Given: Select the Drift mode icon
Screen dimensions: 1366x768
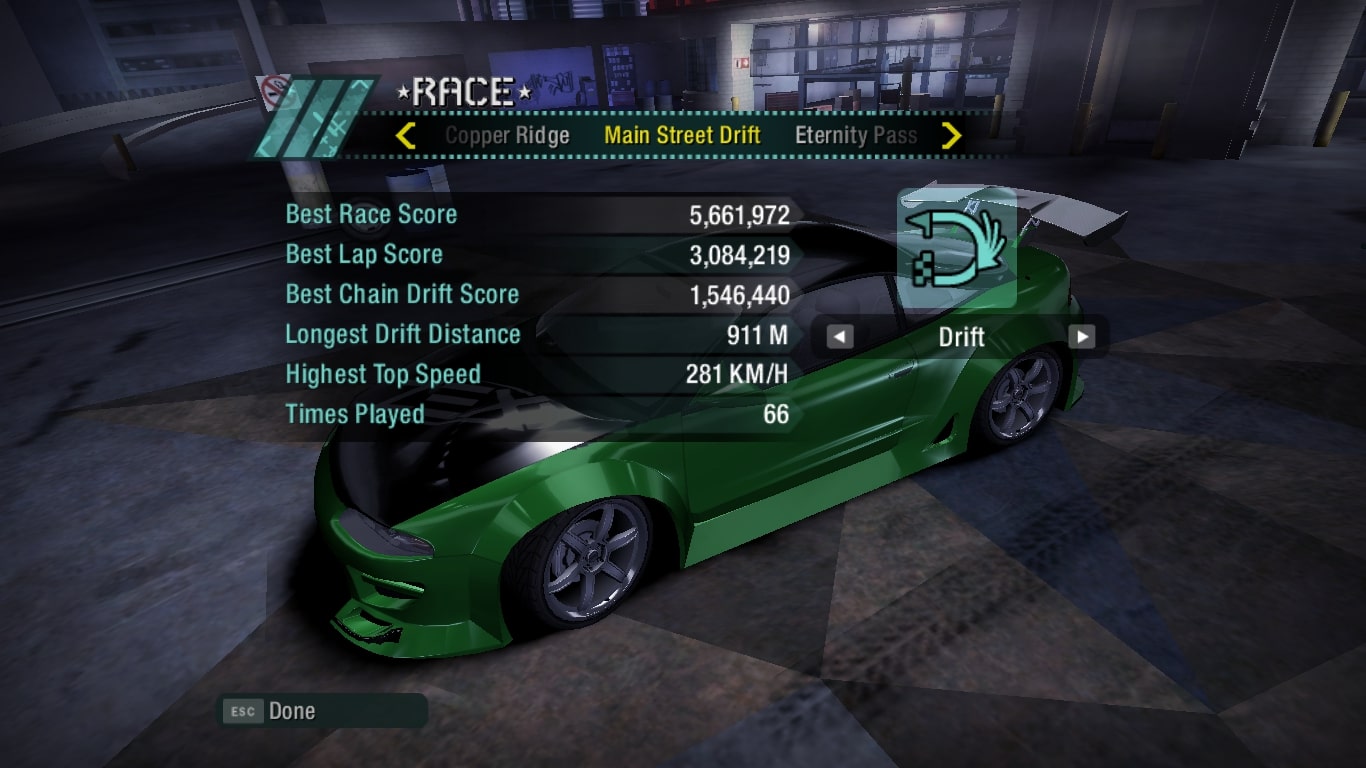Looking at the screenshot, I should pyautogui.click(x=956, y=249).
